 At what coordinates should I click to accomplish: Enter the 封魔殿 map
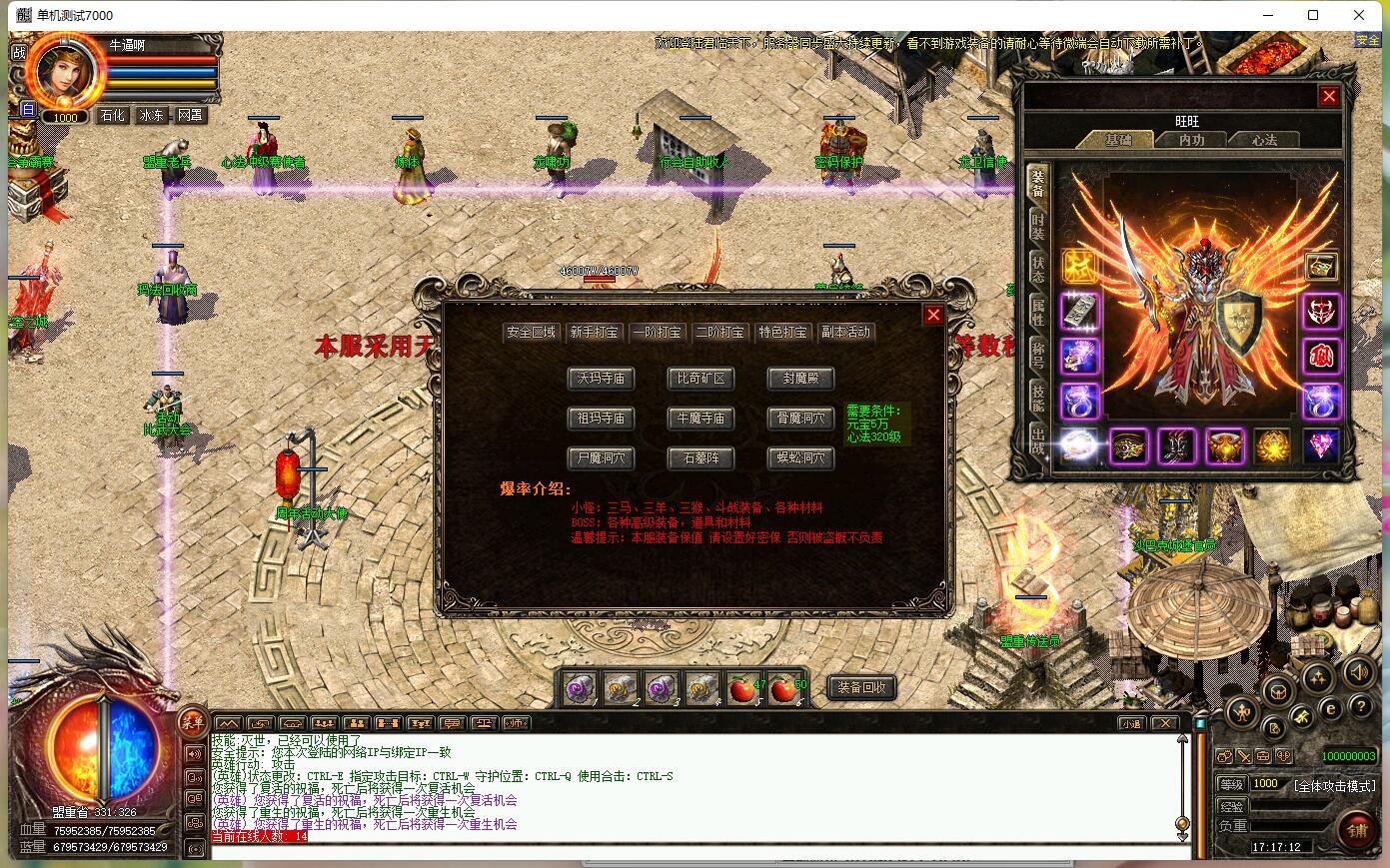point(800,379)
